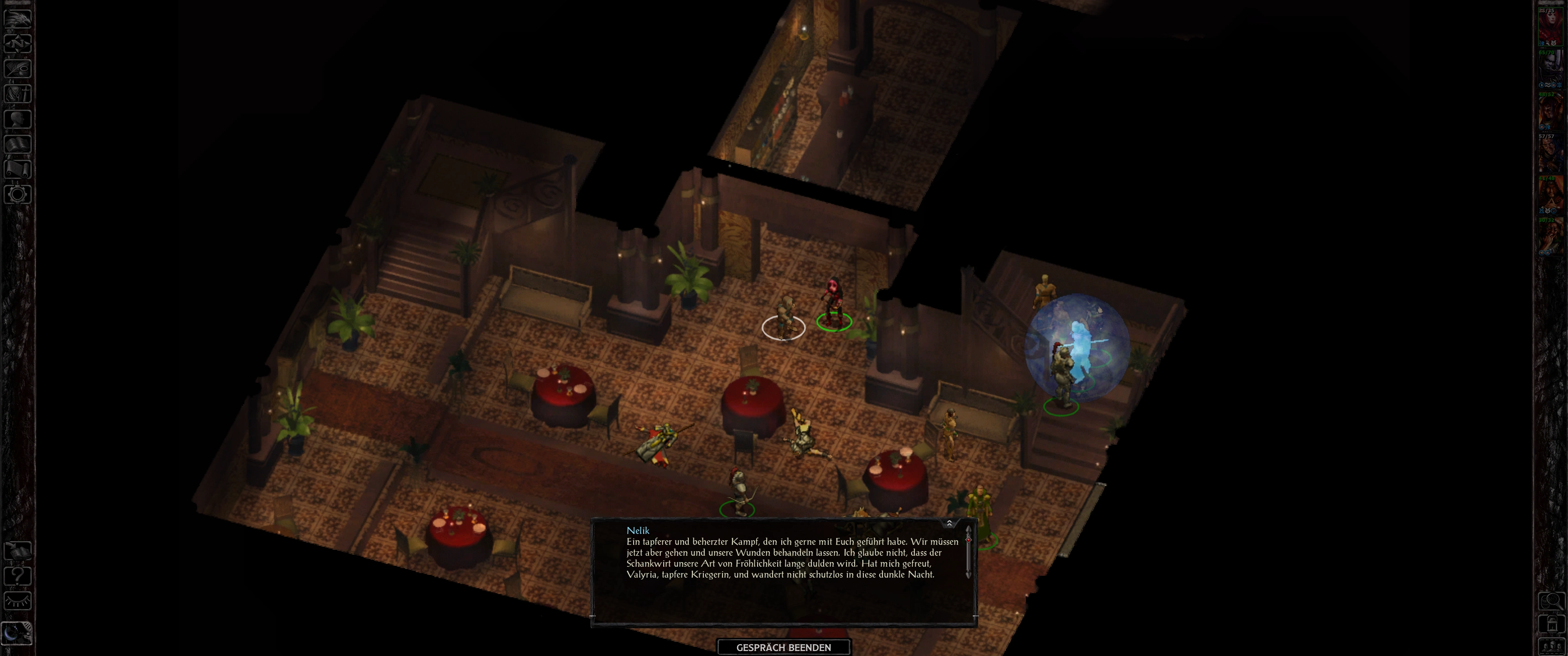Open the options gear icon
Image resolution: width=1568 pixels, height=656 pixels.
coord(18,195)
